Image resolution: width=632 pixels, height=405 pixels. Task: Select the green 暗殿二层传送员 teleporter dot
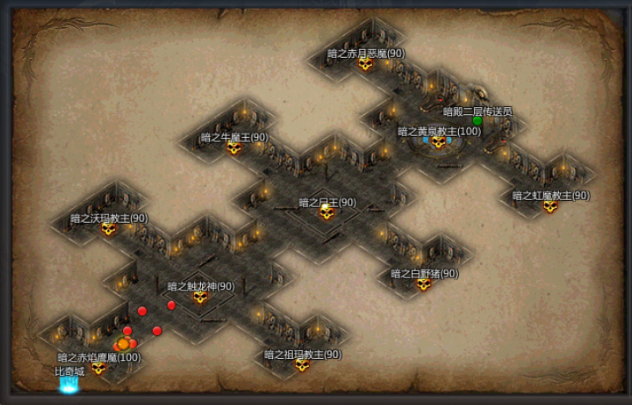click(x=478, y=121)
